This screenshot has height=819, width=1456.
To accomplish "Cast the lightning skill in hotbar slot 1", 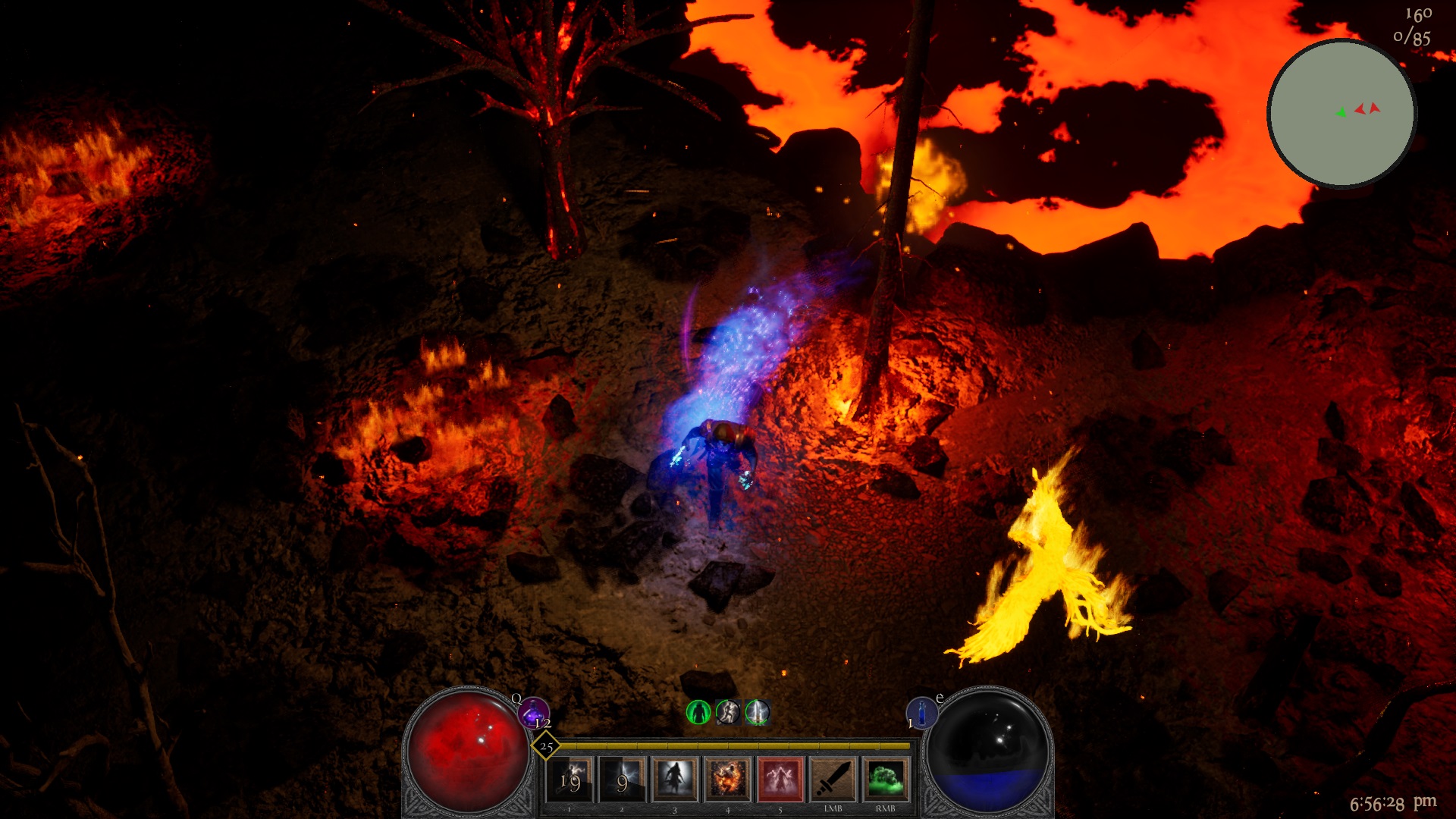I will point(571,779).
